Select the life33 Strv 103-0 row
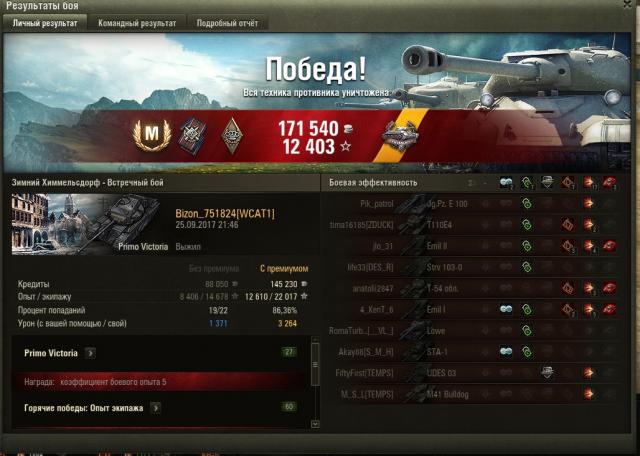 click(470, 267)
